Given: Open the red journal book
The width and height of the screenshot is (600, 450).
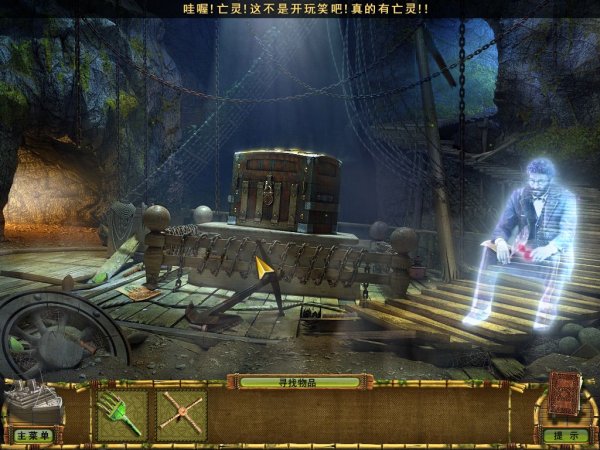Looking at the screenshot, I should tap(564, 396).
